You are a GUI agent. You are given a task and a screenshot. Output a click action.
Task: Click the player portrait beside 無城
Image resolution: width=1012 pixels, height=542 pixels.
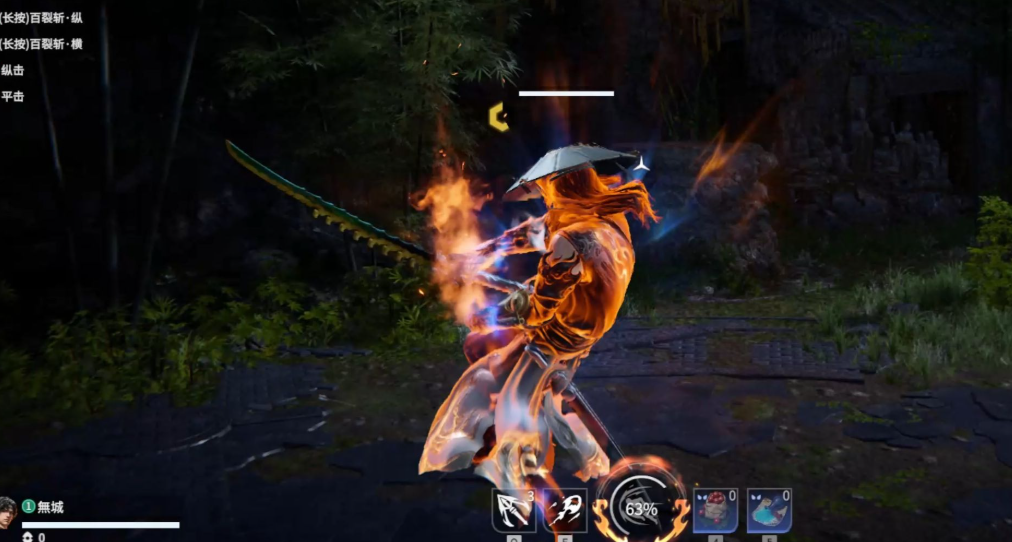pyautogui.click(x=8, y=508)
